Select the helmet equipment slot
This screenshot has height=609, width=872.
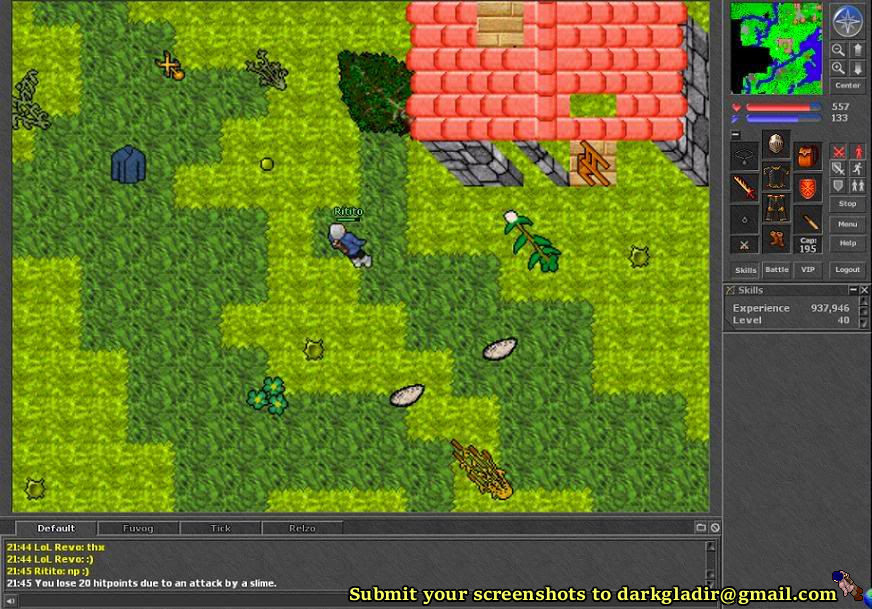coord(775,144)
